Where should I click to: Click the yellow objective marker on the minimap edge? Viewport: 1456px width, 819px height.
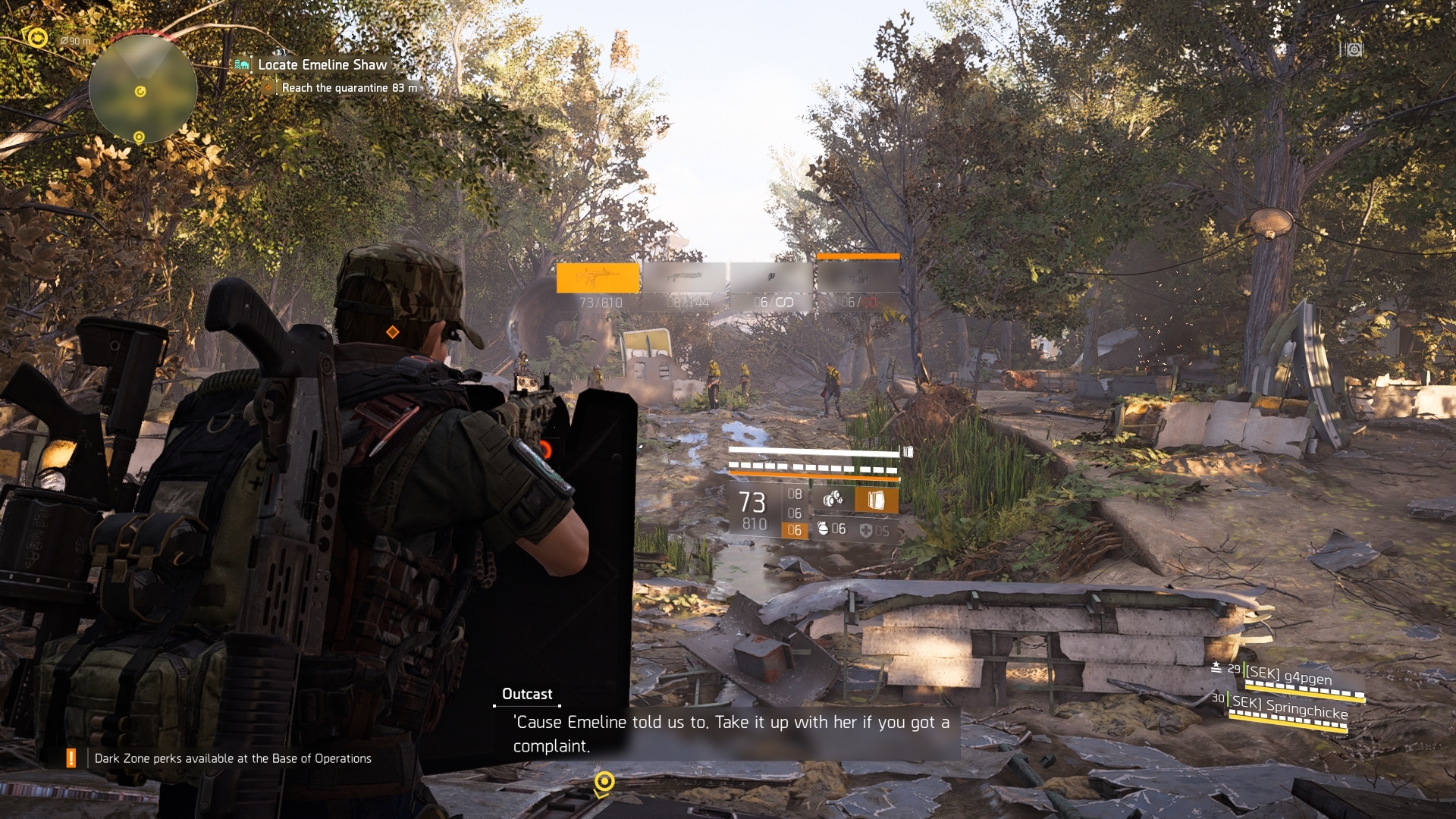(x=139, y=137)
